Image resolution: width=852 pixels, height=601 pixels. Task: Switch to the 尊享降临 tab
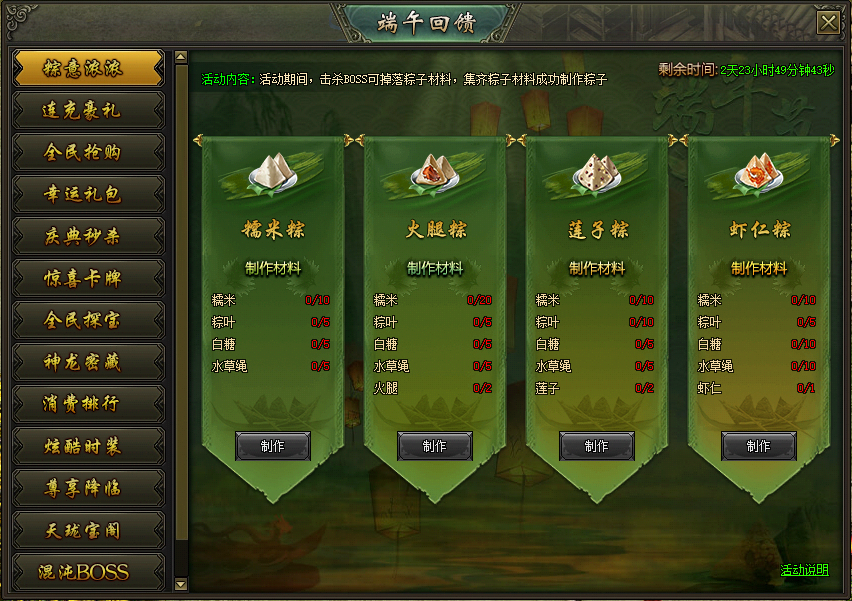pos(88,488)
